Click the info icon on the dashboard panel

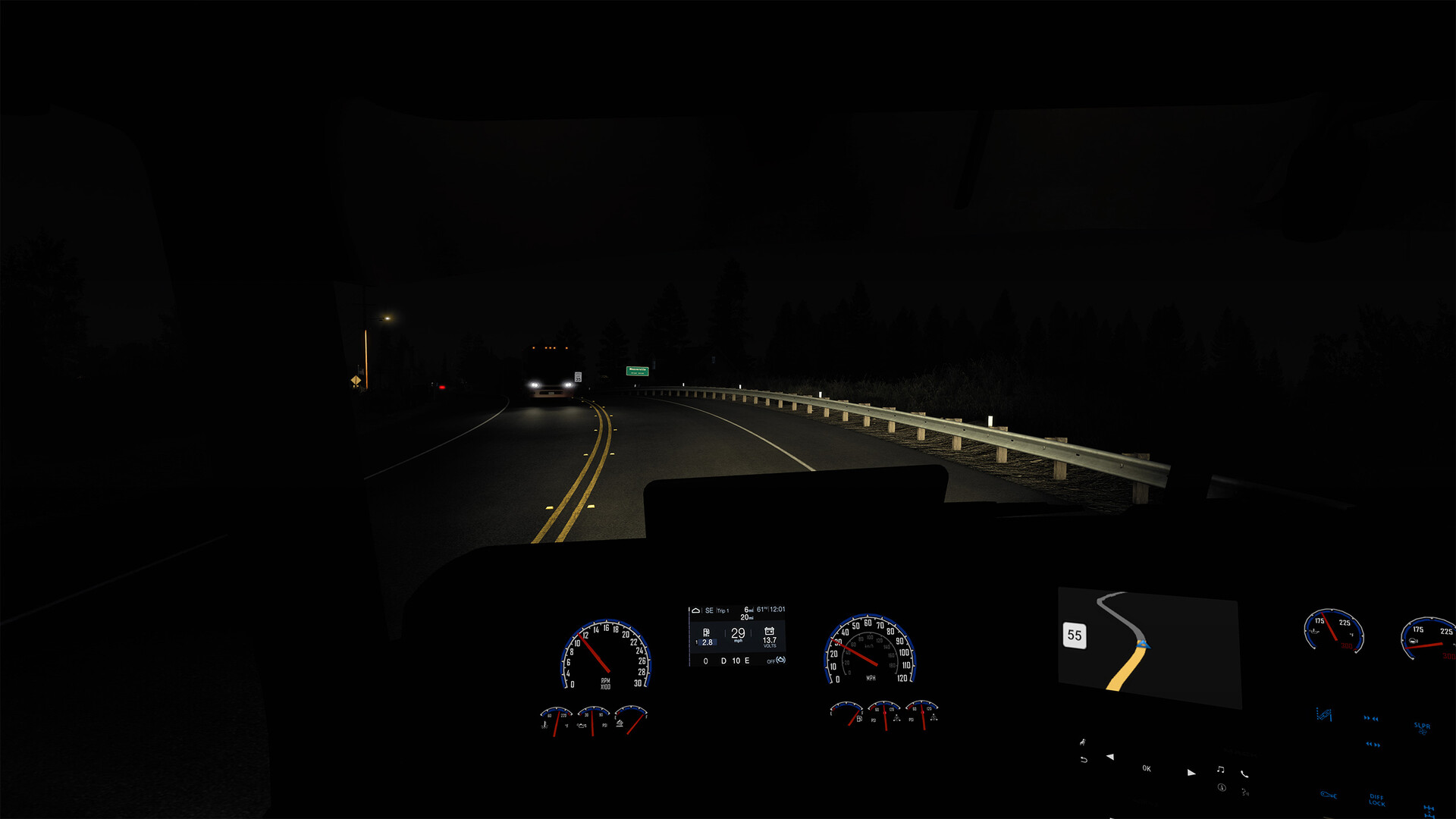[1221, 789]
